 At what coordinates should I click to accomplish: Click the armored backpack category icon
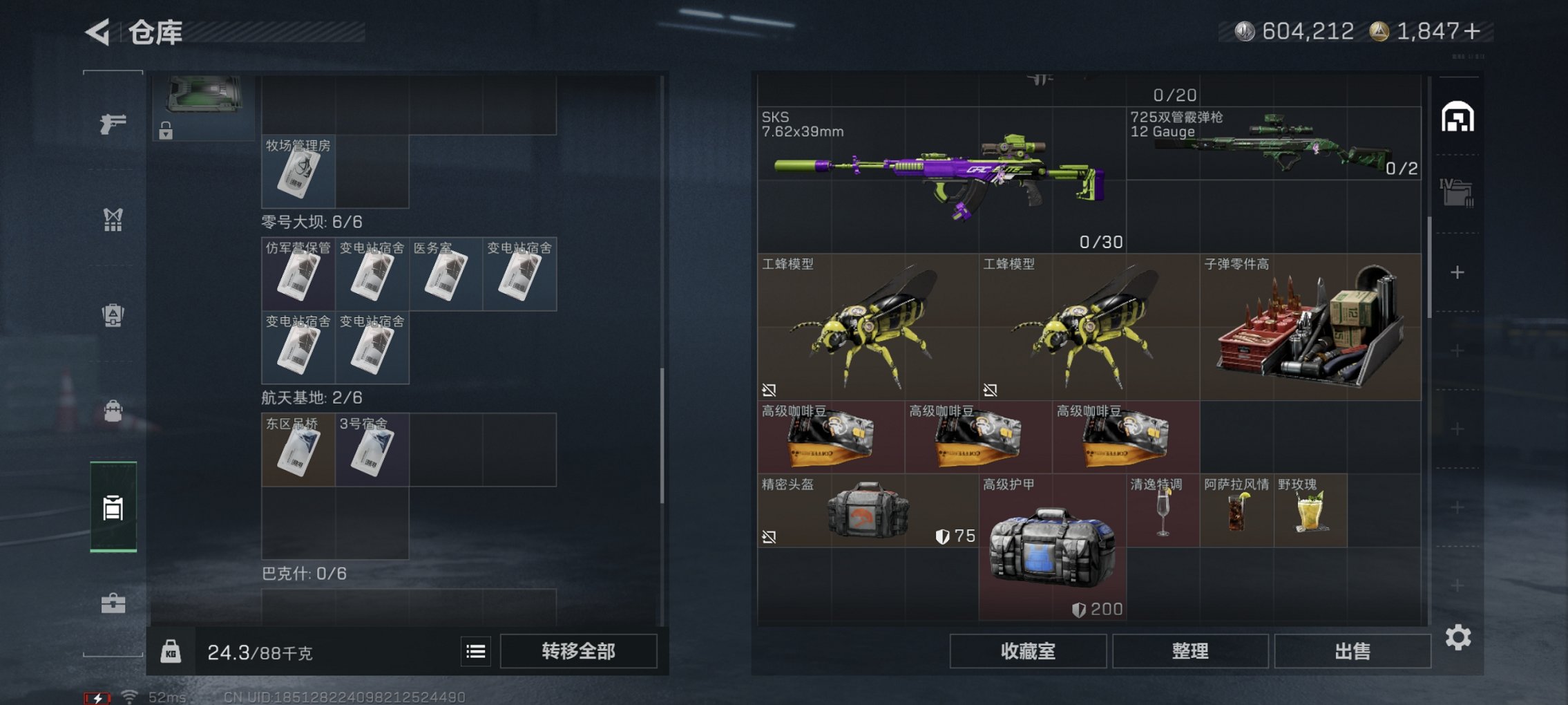(113, 316)
